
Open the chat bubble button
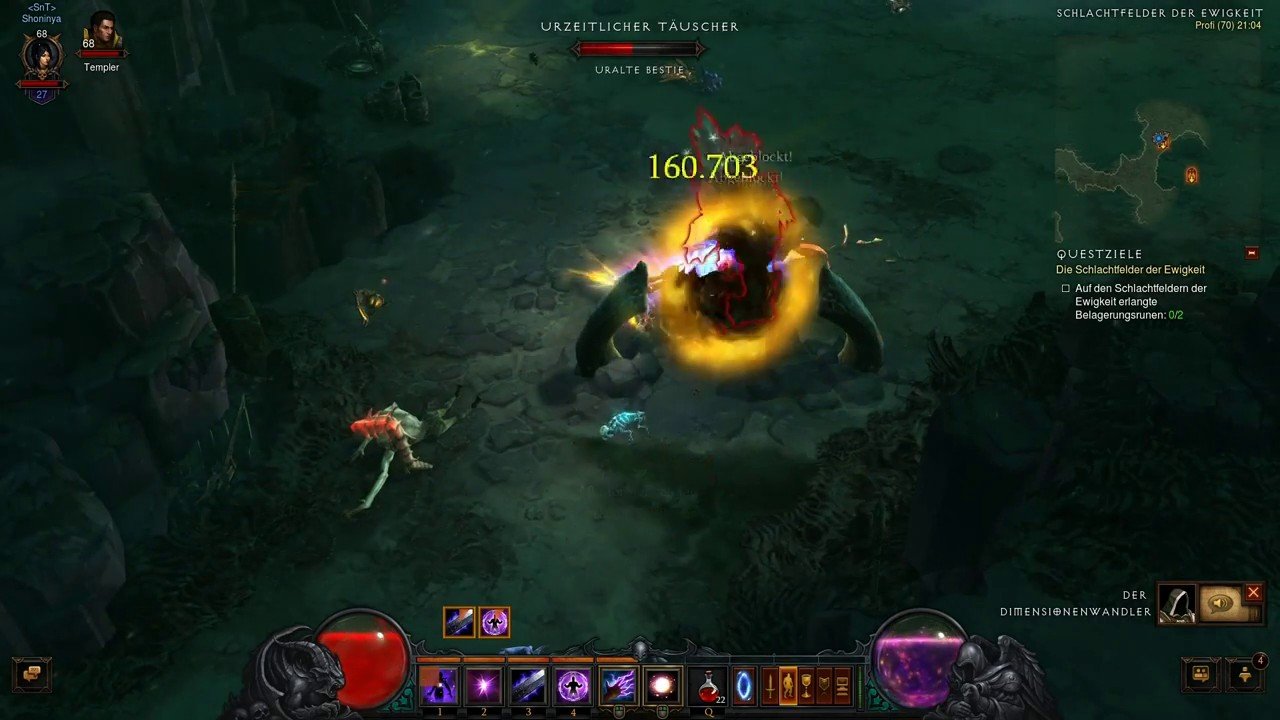tap(33, 673)
